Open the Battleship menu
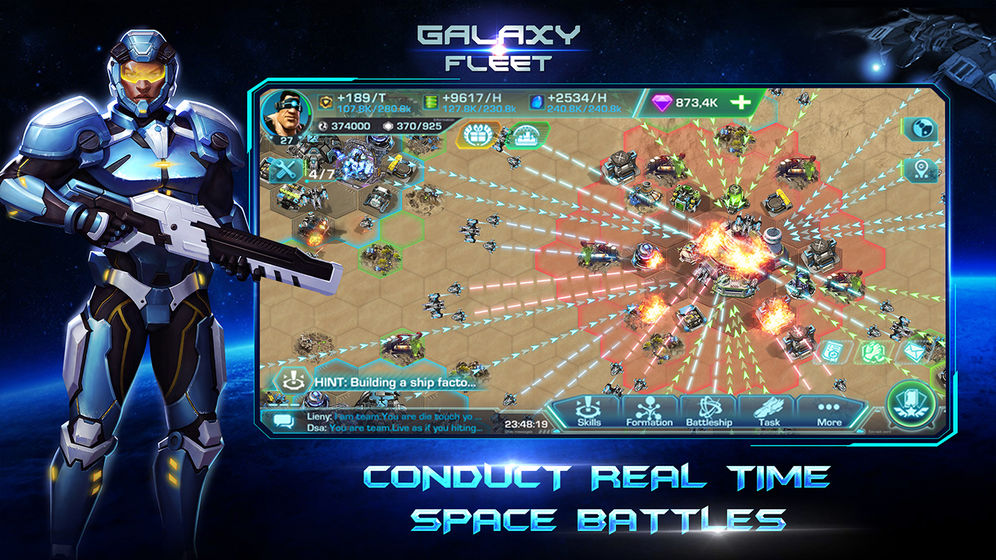 (x=708, y=411)
